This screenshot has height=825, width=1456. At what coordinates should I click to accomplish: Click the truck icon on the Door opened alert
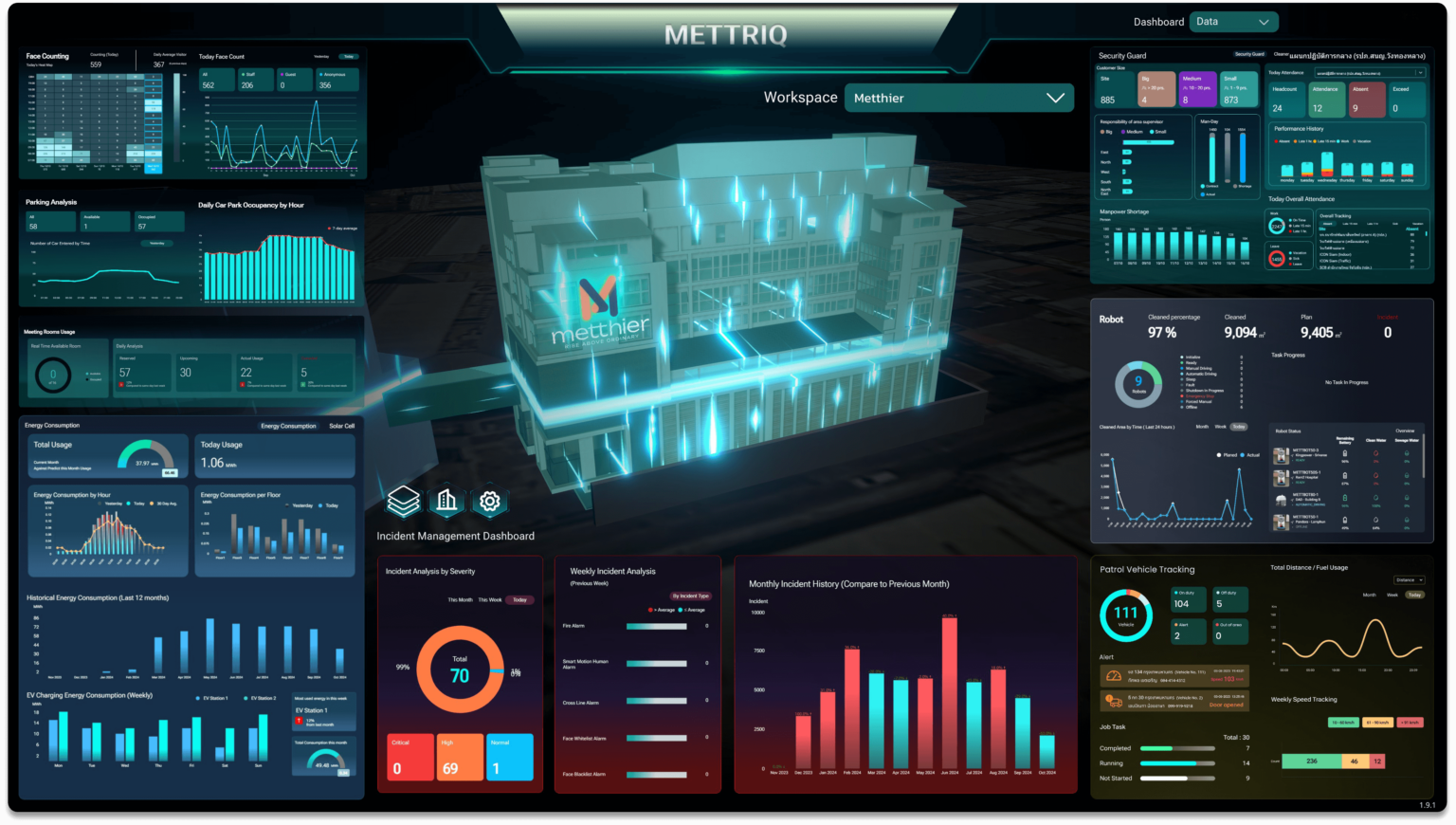(x=1115, y=701)
